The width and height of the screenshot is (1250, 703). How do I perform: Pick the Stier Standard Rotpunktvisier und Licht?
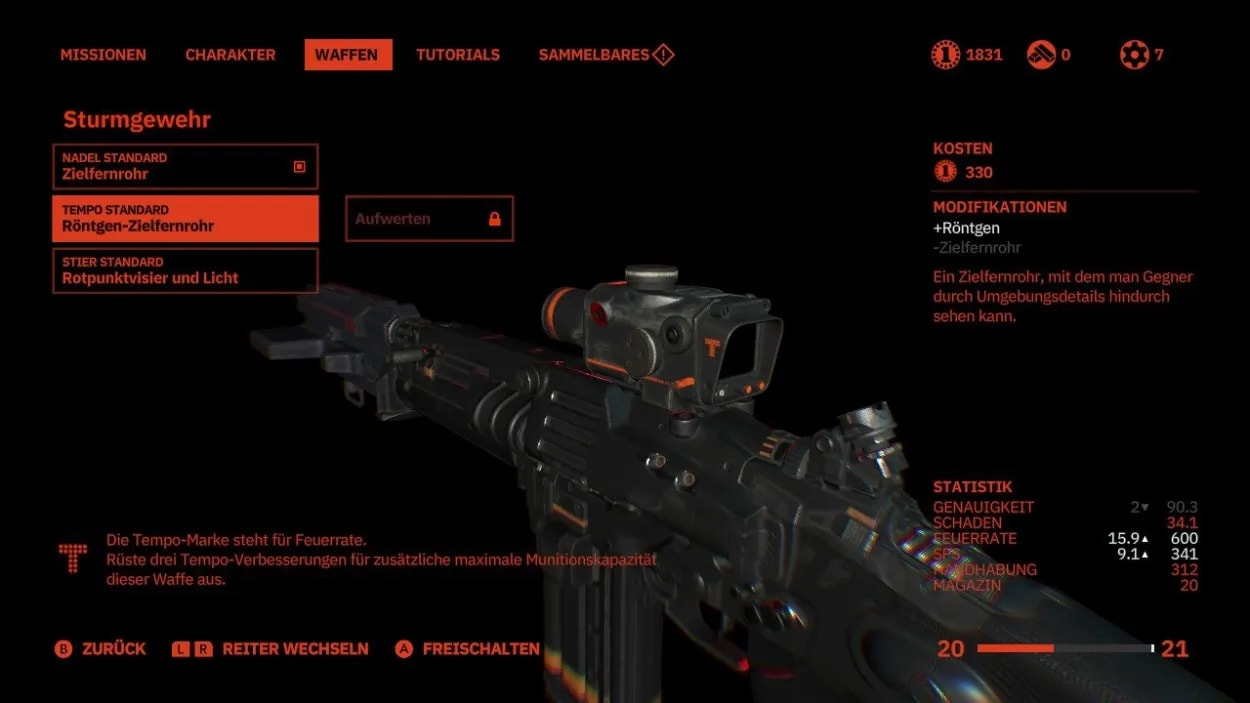click(x=185, y=271)
